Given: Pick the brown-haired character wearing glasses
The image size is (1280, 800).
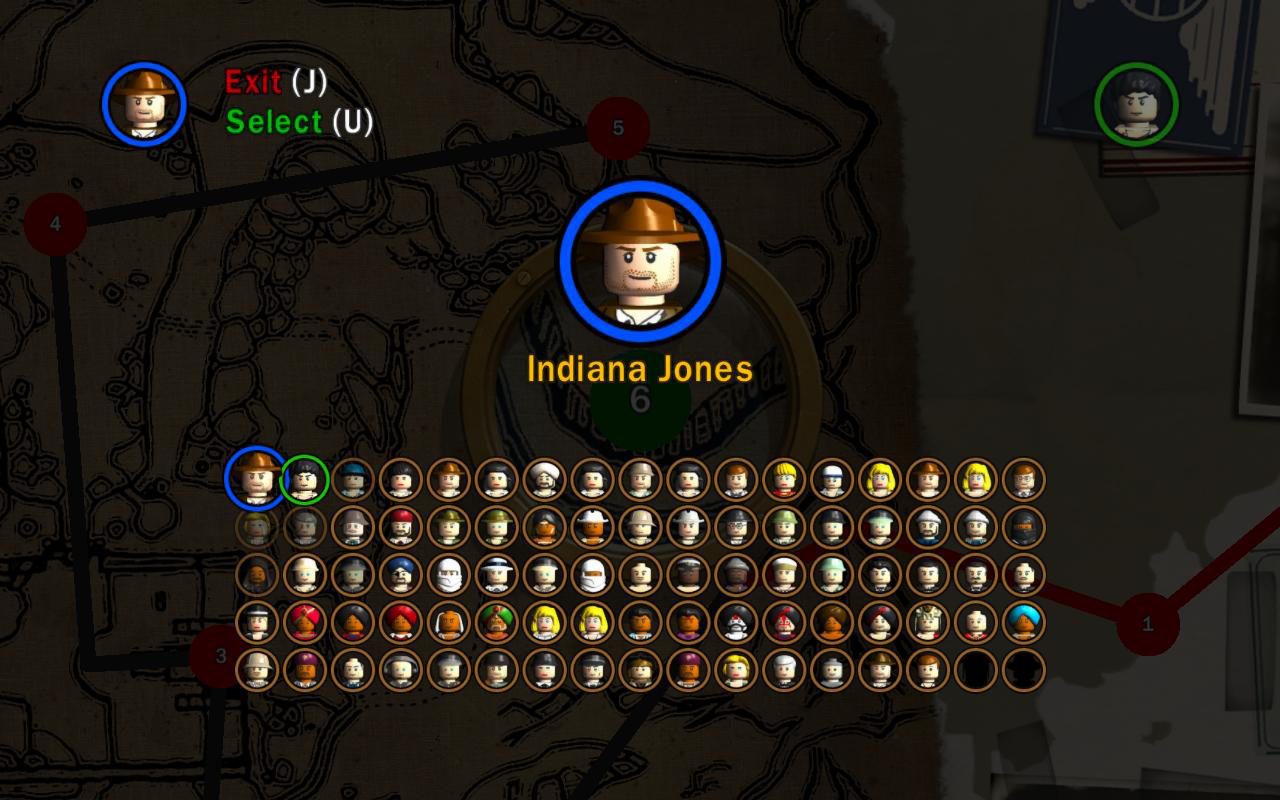Looking at the screenshot, I should point(1024,480).
